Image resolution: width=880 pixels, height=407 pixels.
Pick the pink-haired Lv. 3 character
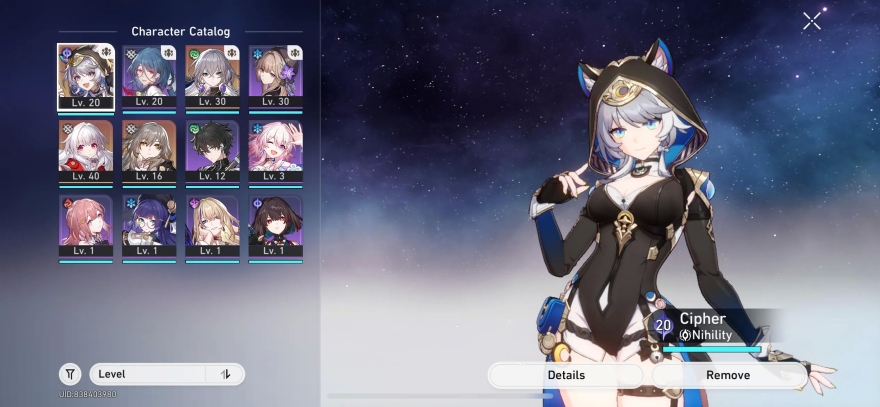(x=275, y=151)
